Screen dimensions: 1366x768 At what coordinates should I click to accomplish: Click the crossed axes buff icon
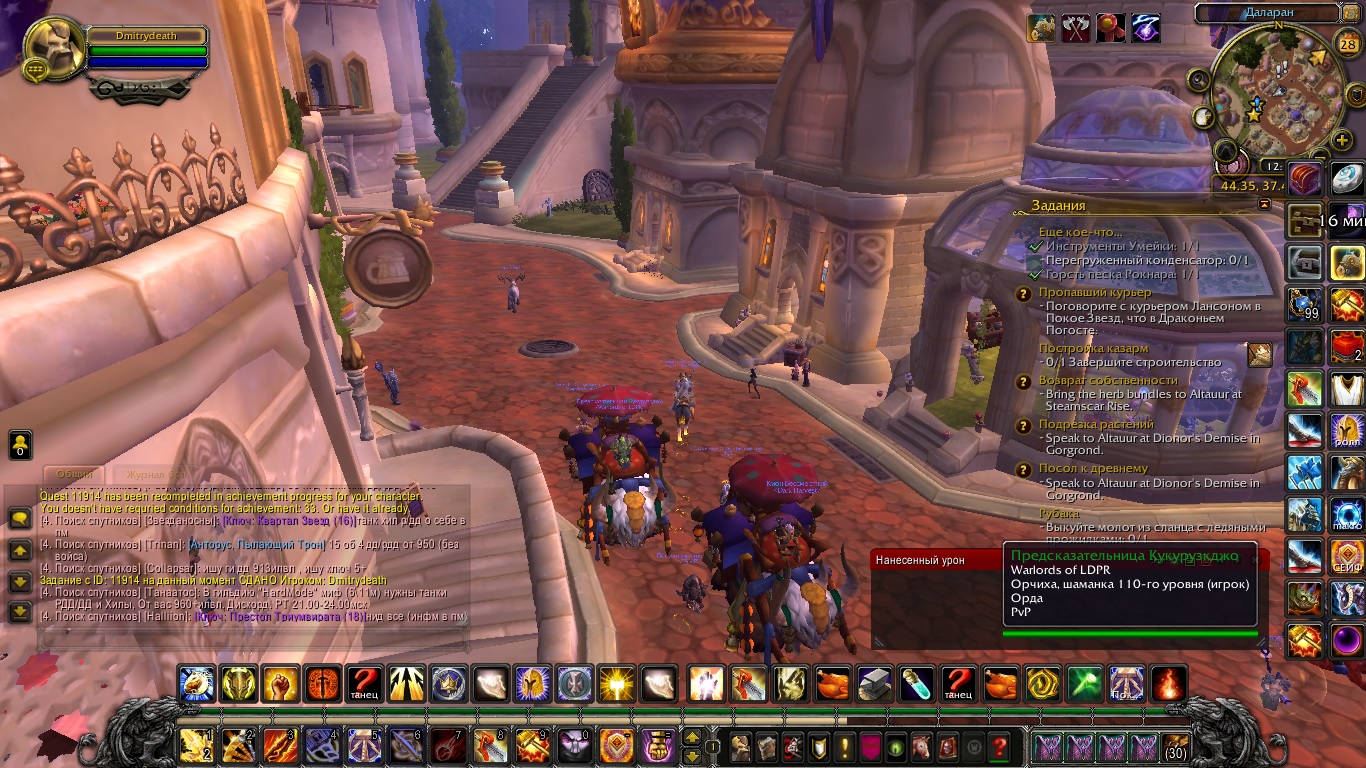[1076, 28]
